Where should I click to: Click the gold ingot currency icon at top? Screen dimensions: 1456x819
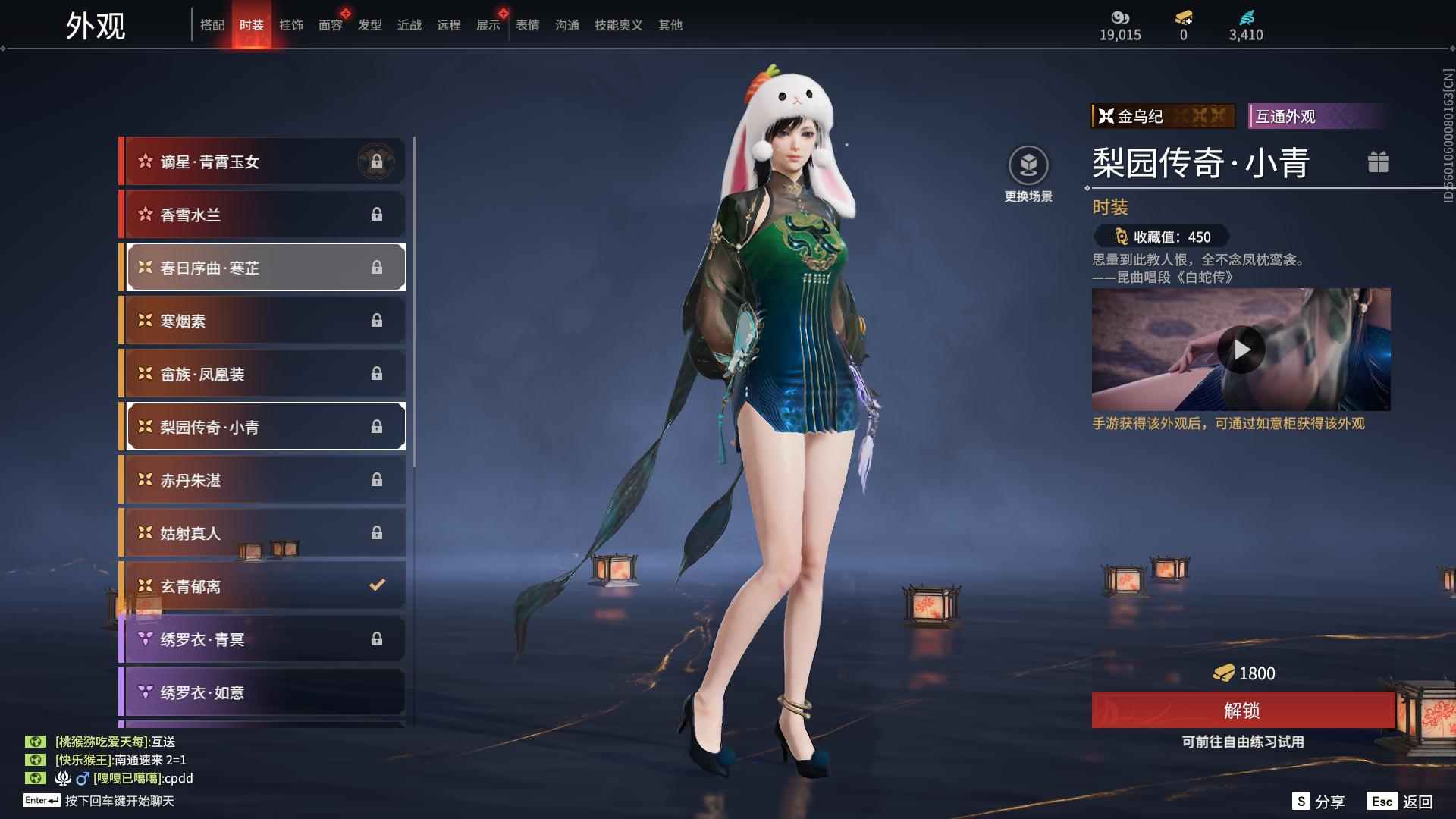pos(1181,17)
